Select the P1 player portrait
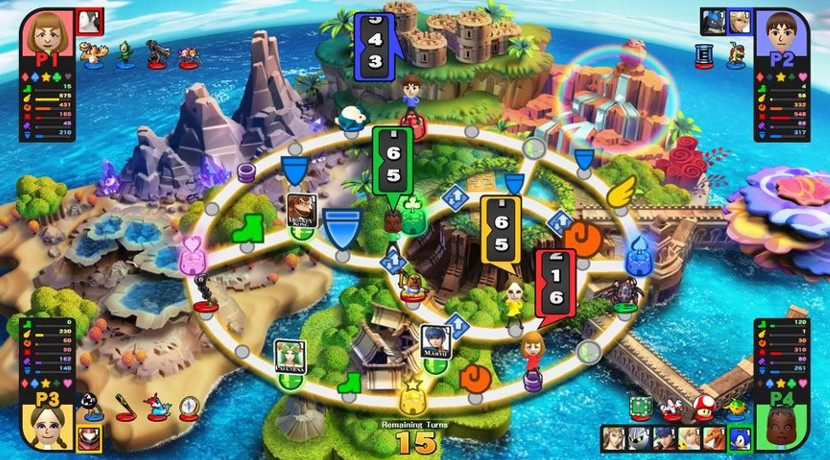Image resolution: width=830 pixels, height=460 pixels. coord(46,36)
